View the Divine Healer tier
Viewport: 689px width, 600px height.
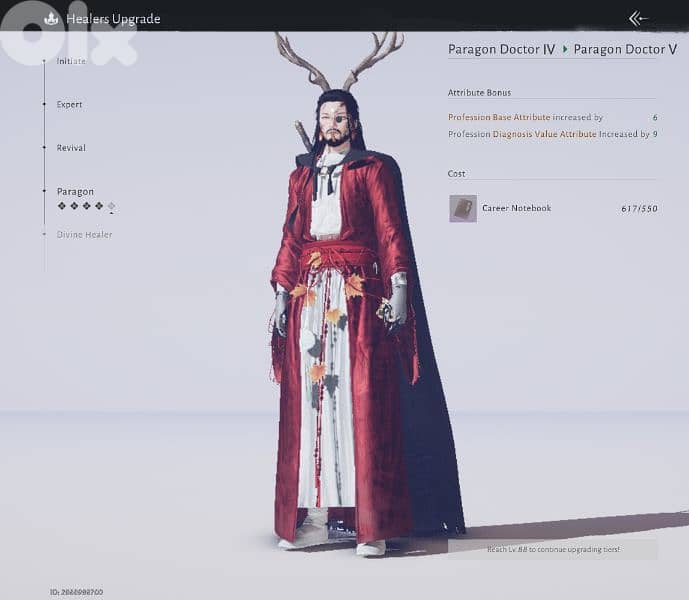[84, 235]
